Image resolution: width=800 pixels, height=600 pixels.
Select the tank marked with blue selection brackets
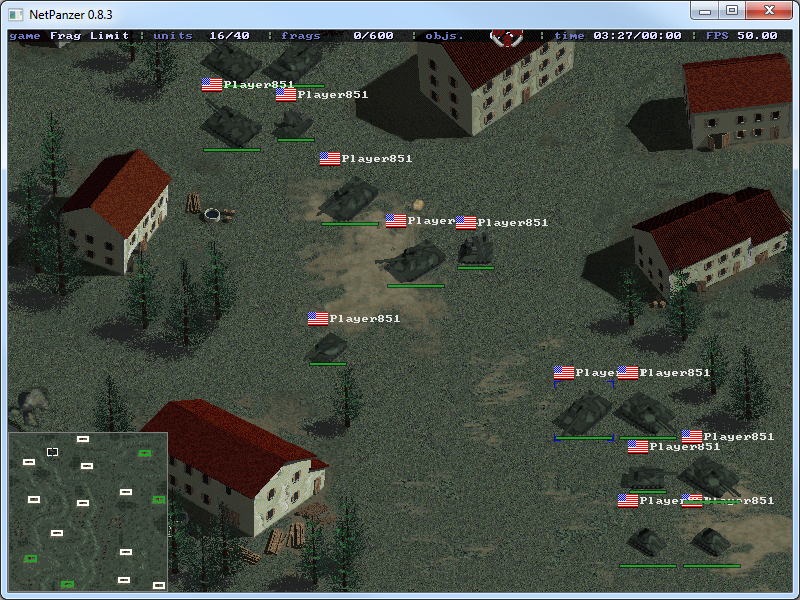(582, 410)
